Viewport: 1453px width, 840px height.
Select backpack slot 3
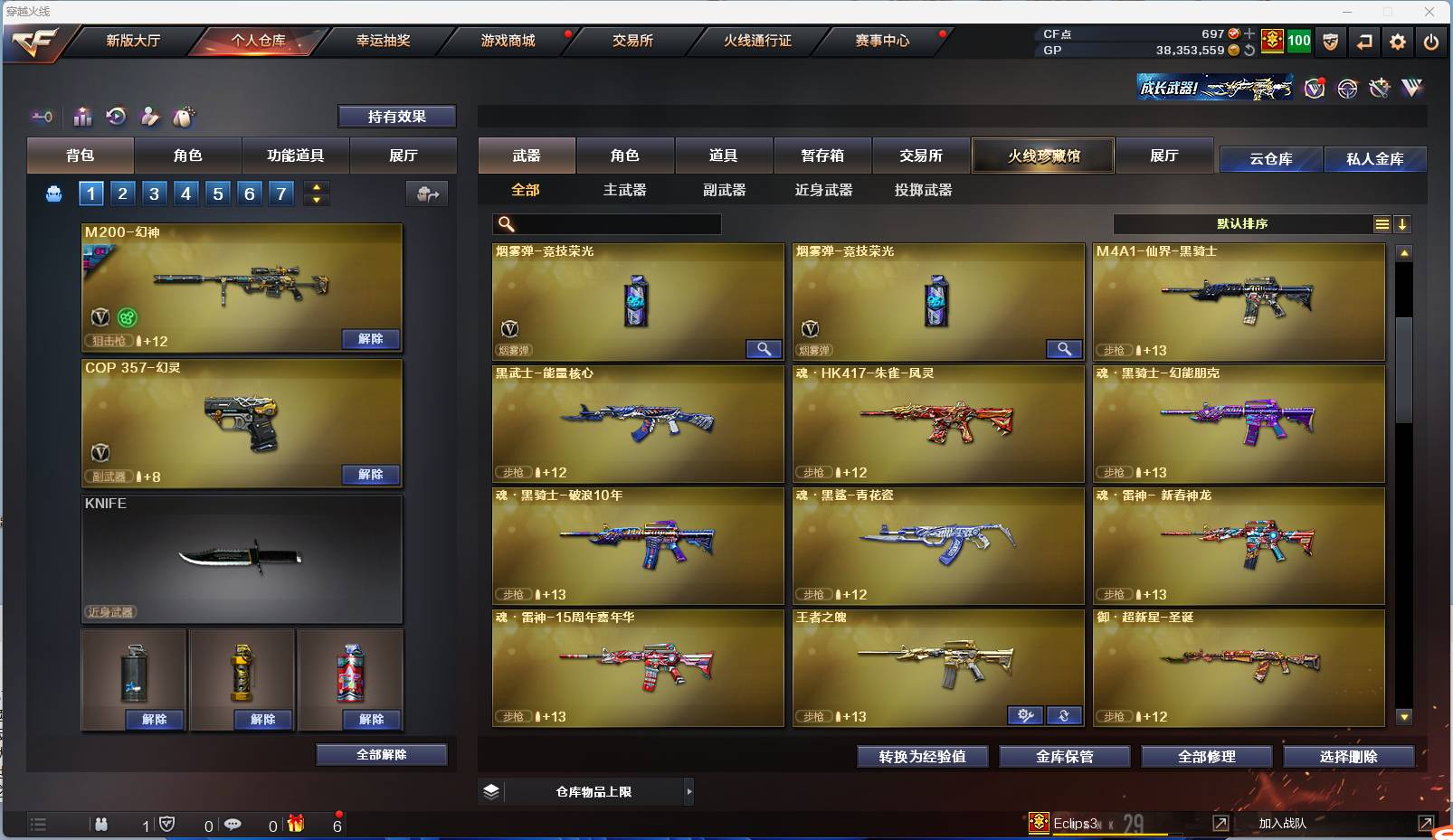click(x=154, y=193)
